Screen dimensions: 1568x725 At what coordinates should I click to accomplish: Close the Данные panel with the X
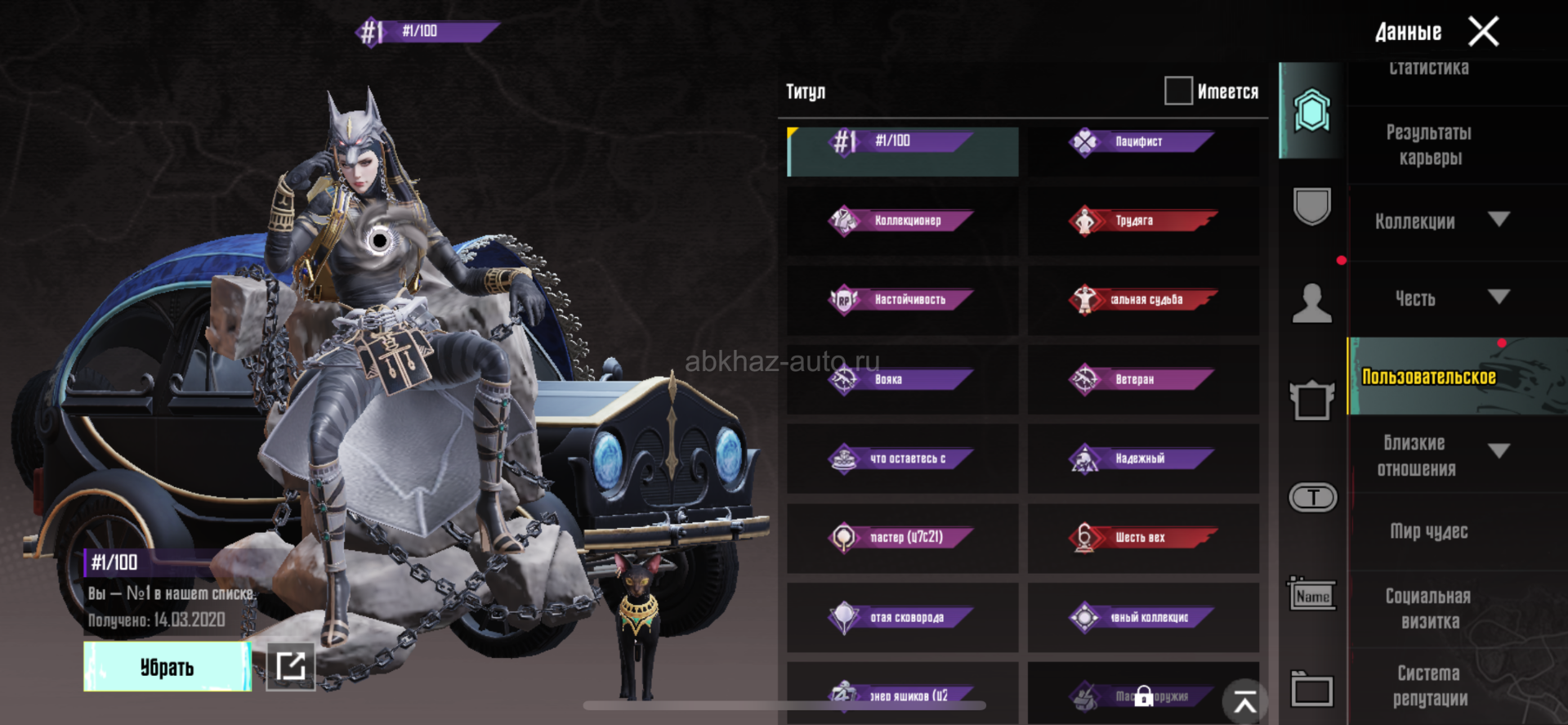1483,32
